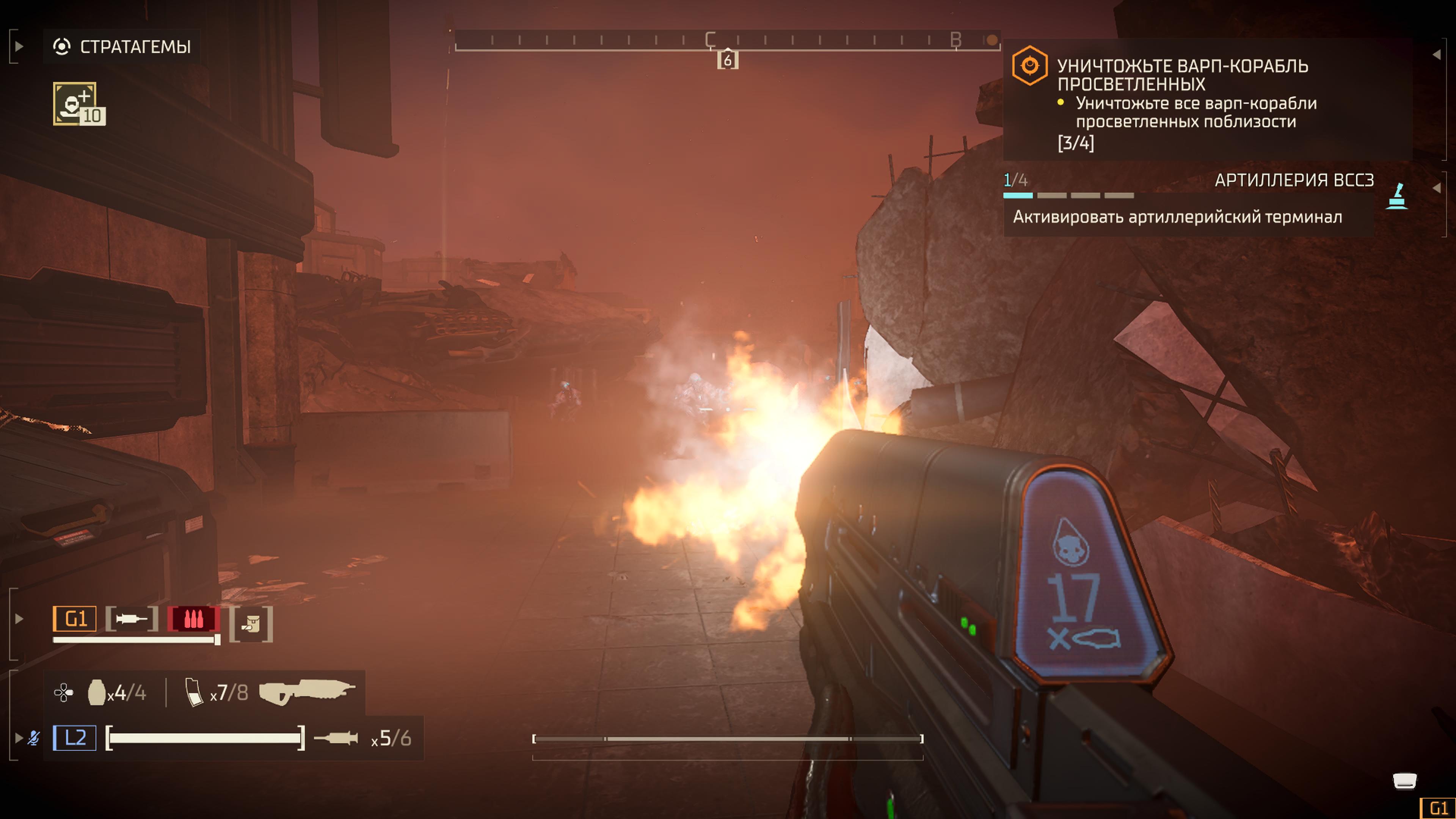The image size is (1456, 819).
Task: Expand the arrow beside Стратагемы
Action: [x=19, y=46]
